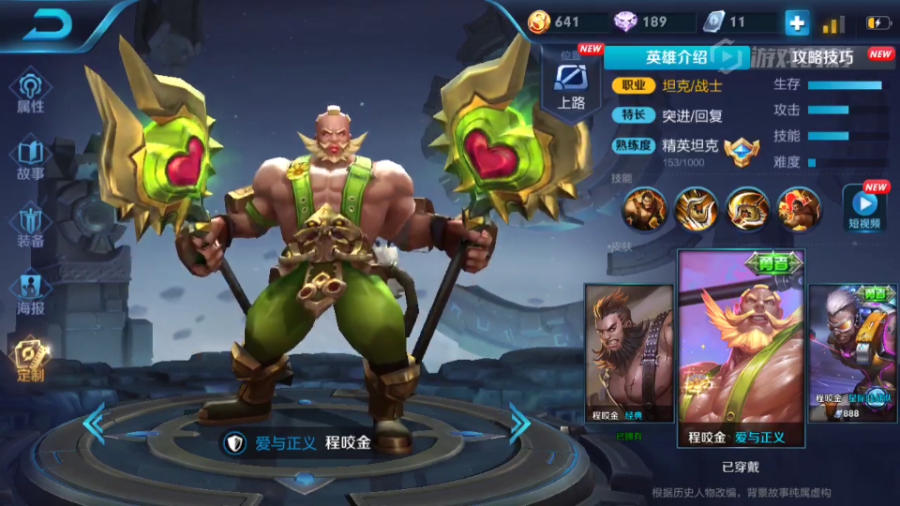
Task: Open the 短视频 short video button
Action: [x=864, y=205]
